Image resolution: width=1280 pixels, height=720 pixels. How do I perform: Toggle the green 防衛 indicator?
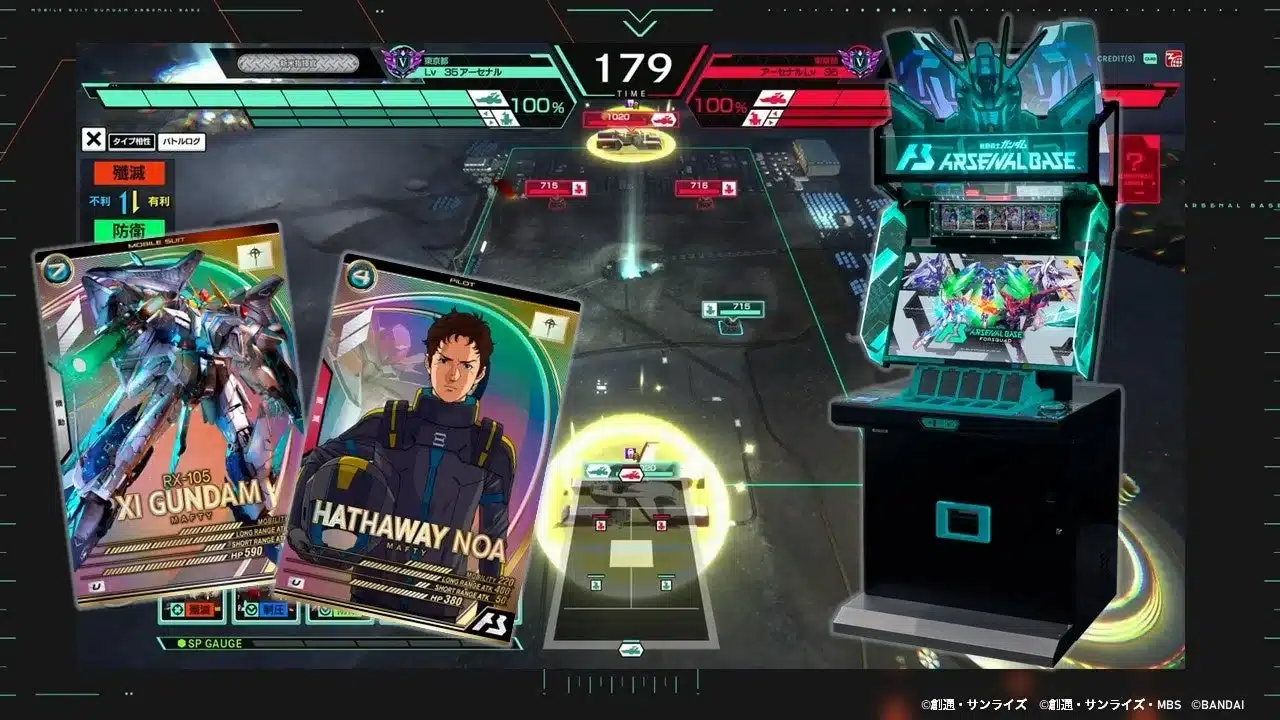pos(129,227)
